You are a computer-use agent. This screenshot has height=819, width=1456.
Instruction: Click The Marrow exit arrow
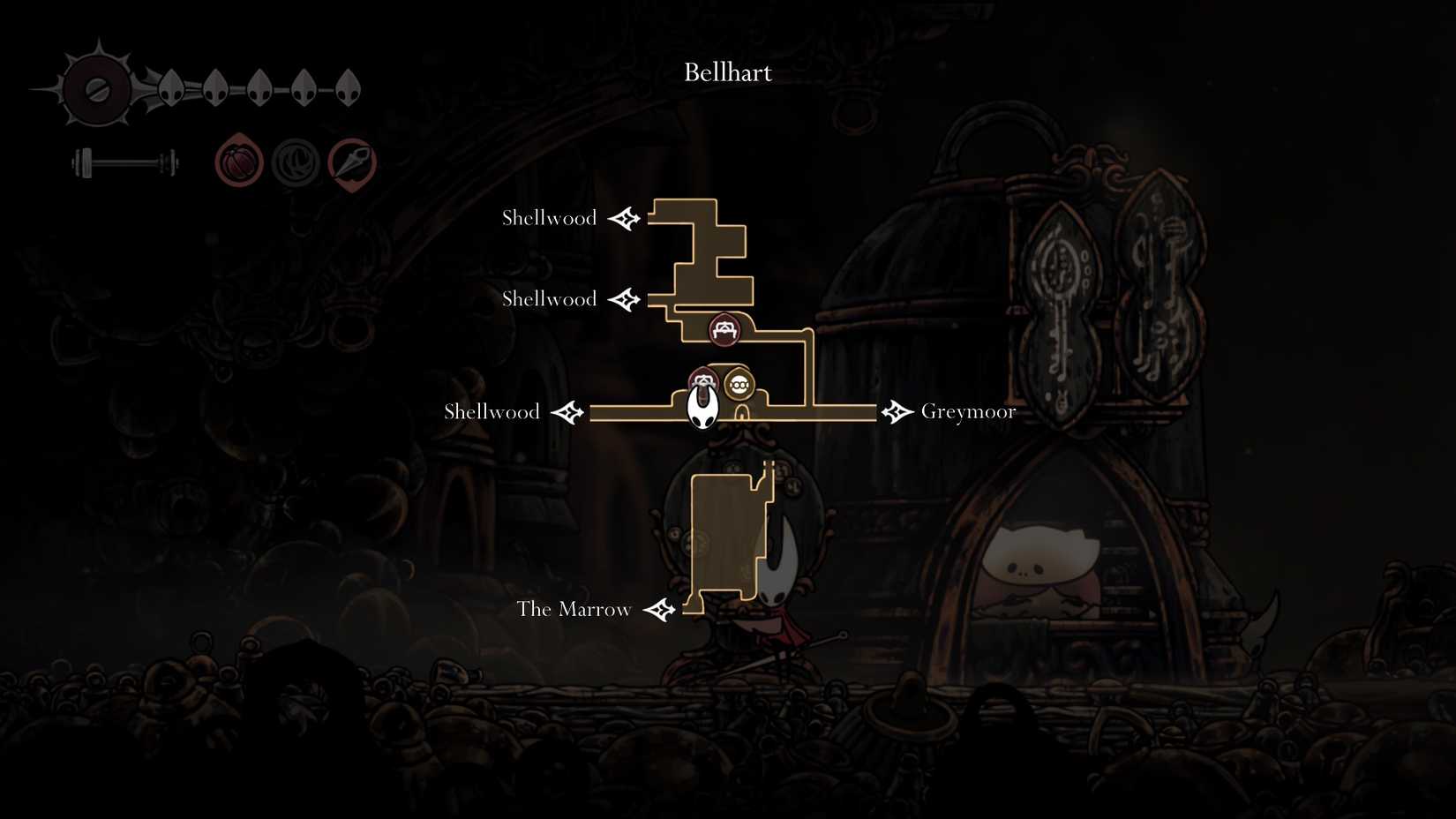(x=660, y=608)
